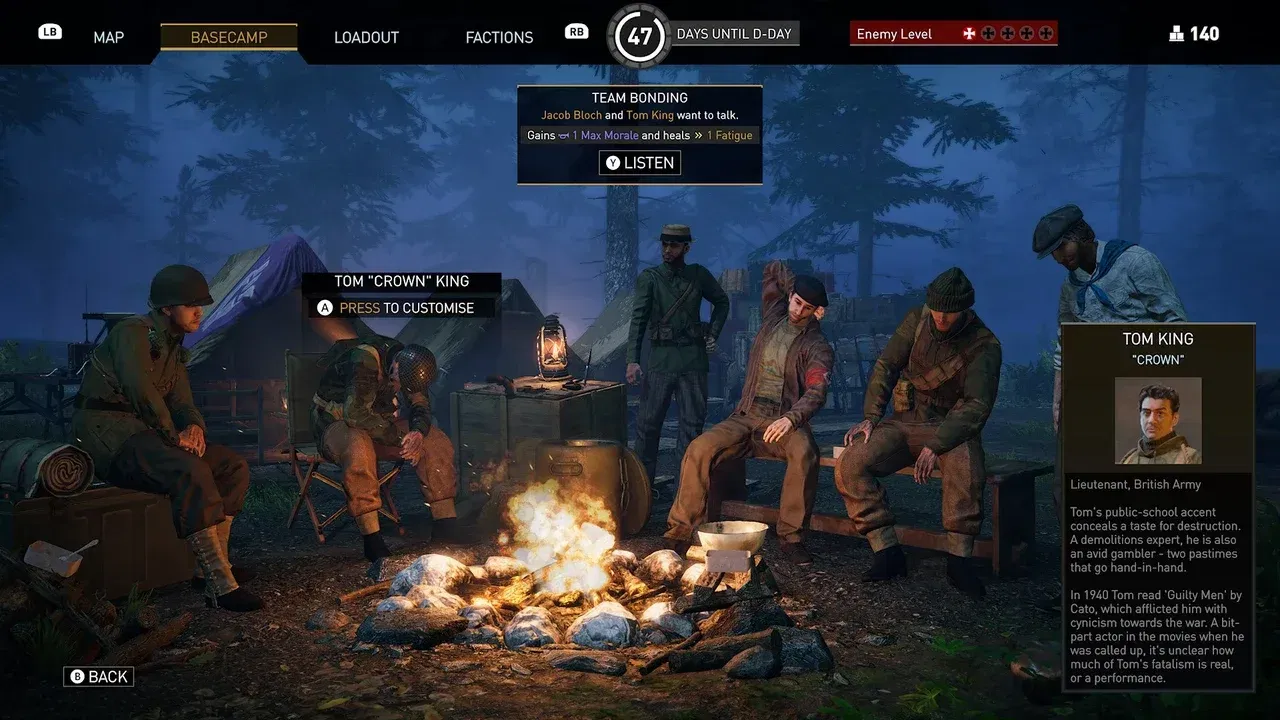Image resolution: width=1280 pixels, height=720 pixels.
Task: Click the Fatigue heal arrows icon
Action: [x=698, y=135]
